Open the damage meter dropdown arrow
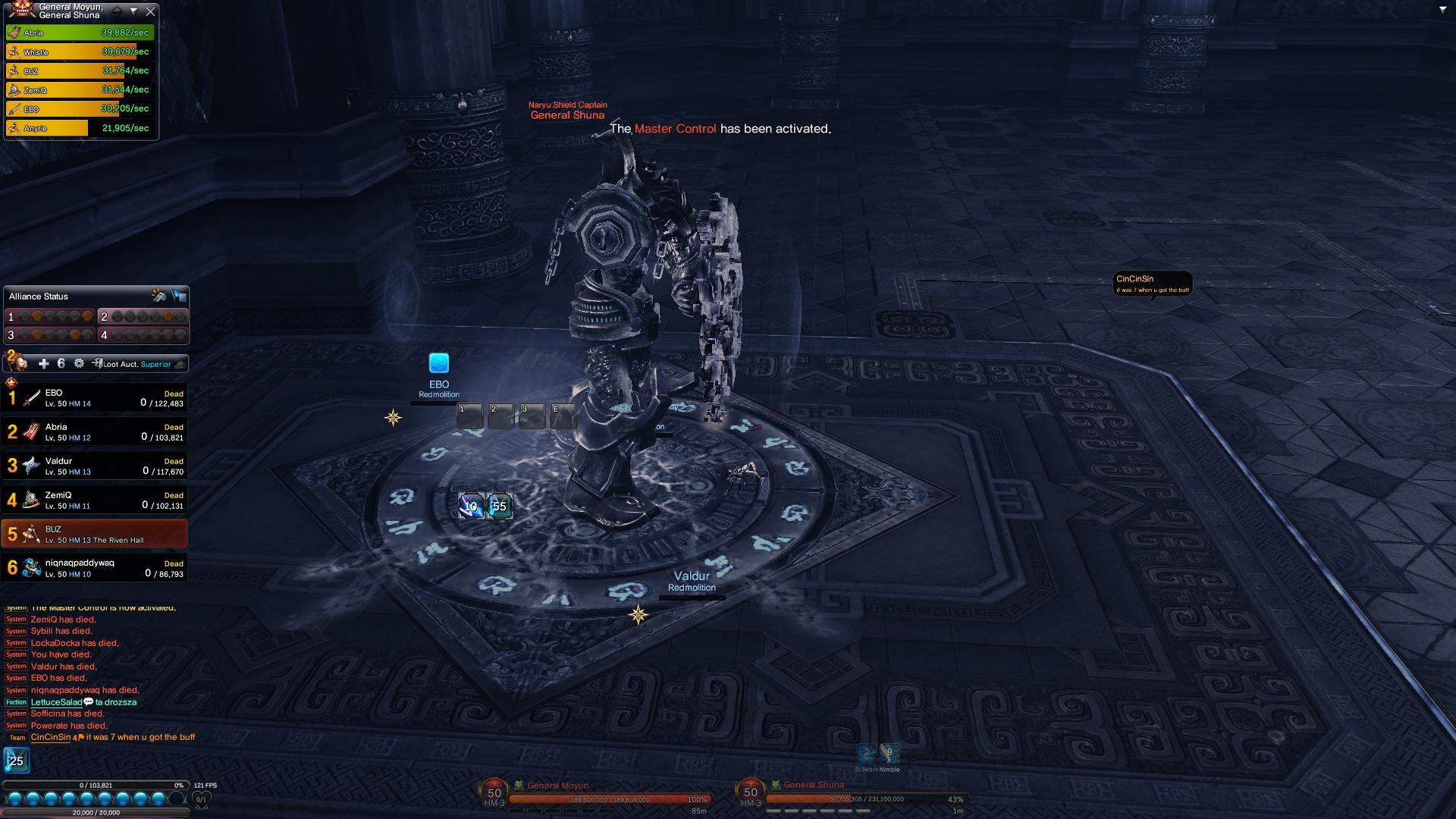The width and height of the screenshot is (1456, 819). pyautogui.click(x=133, y=11)
